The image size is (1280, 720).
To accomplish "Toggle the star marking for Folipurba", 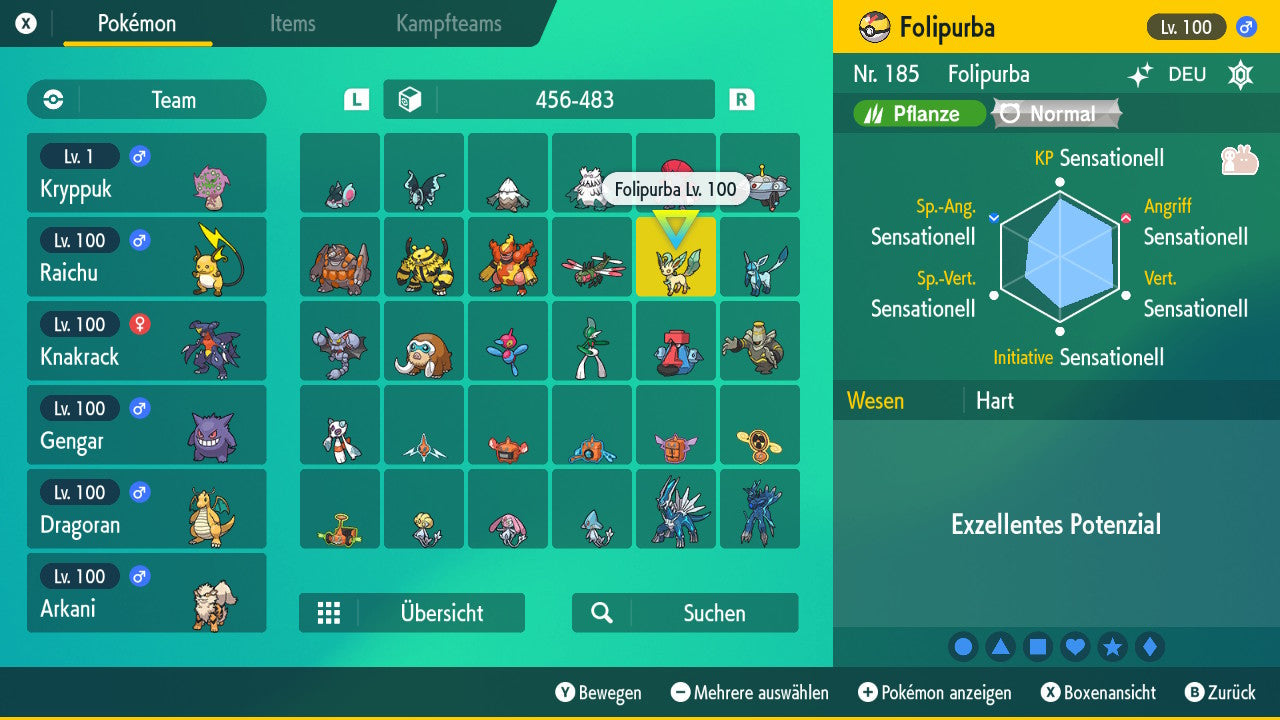I will [x=1112, y=647].
